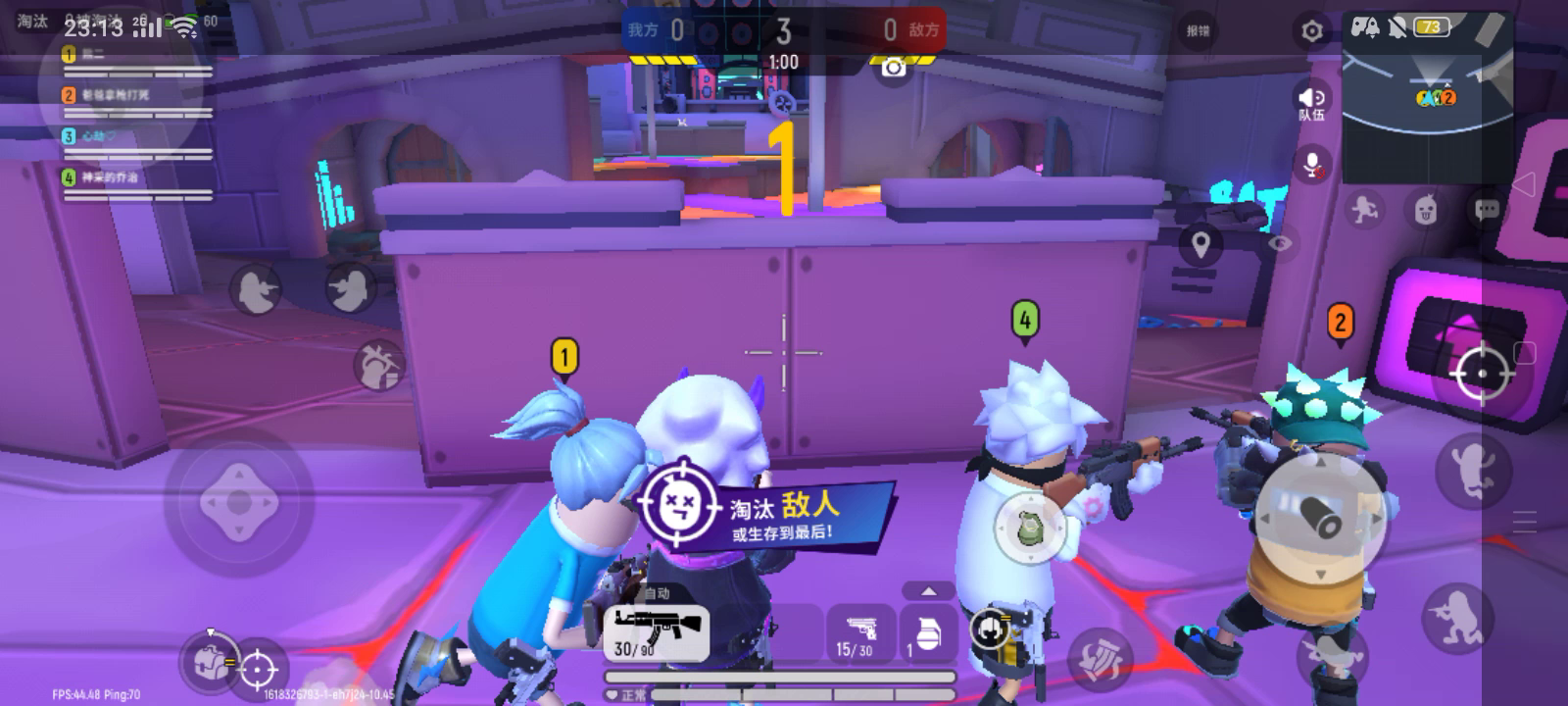
Task: Throw grenade with the round grenade button
Action: click(x=1029, y=528)
